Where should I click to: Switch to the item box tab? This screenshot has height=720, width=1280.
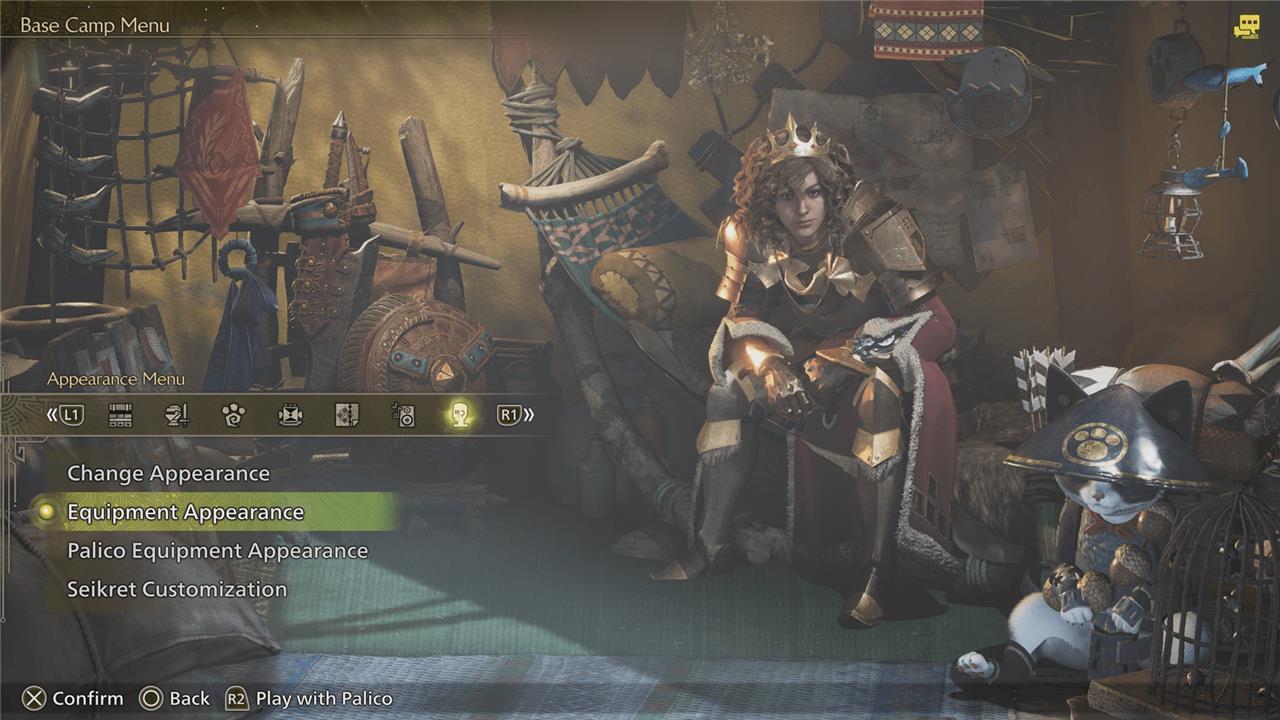(x=120, y=415)
